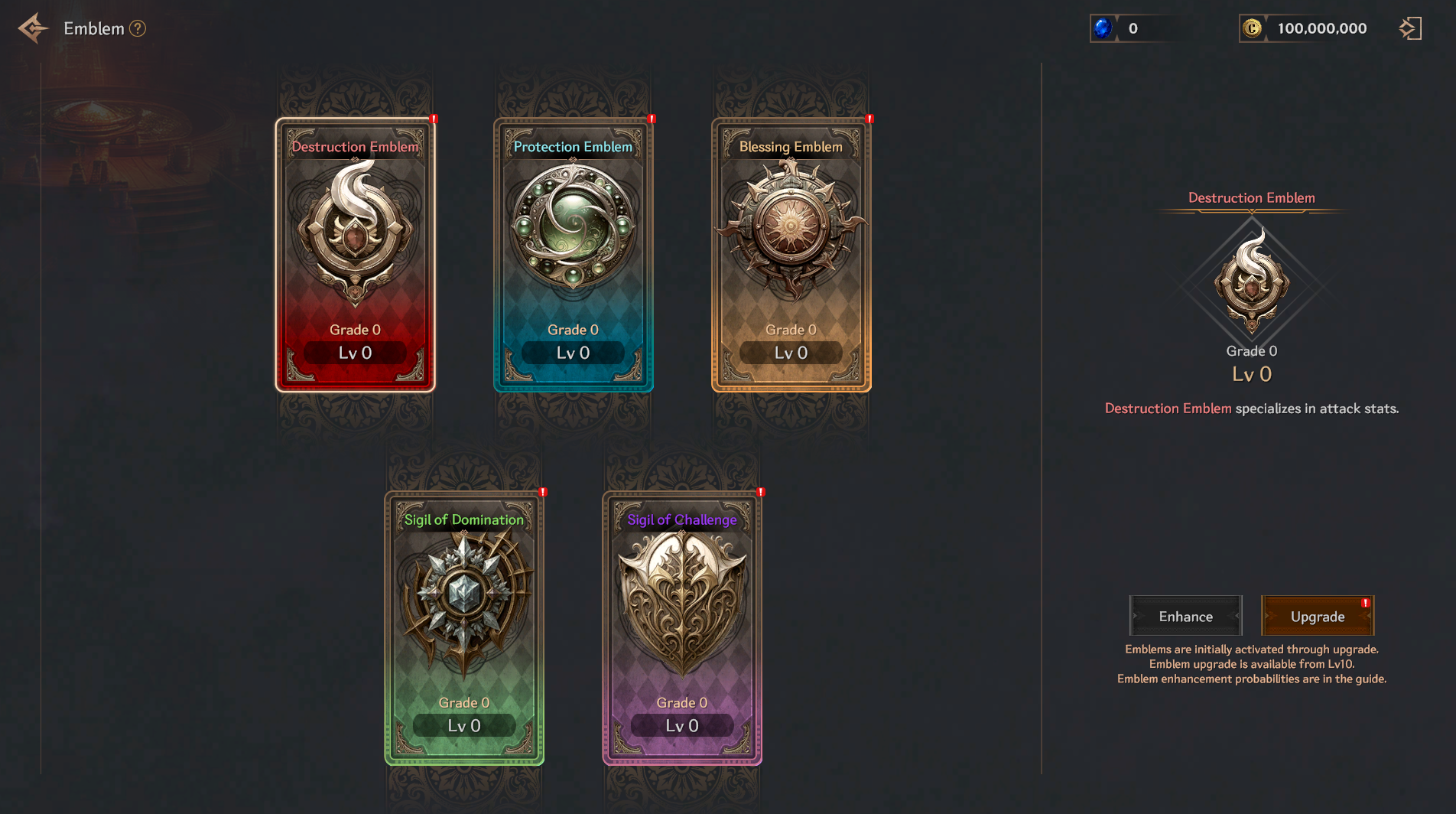Open the Emblem help question mark
This screenshot has height=814, width=1456.
pos(138,29)
